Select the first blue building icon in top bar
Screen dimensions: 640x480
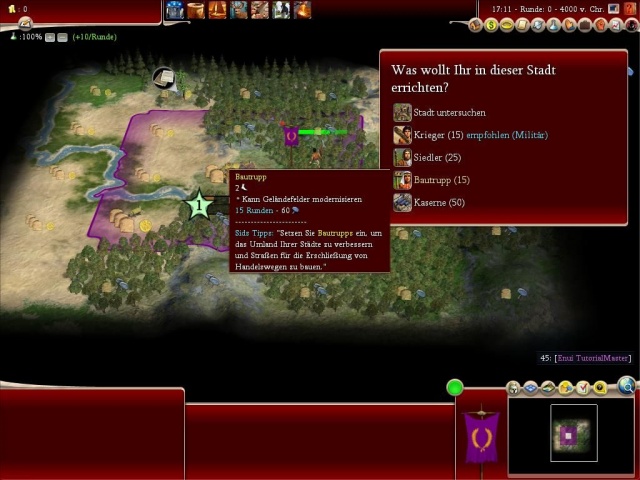pyautogui.click(x=175, y=10)
